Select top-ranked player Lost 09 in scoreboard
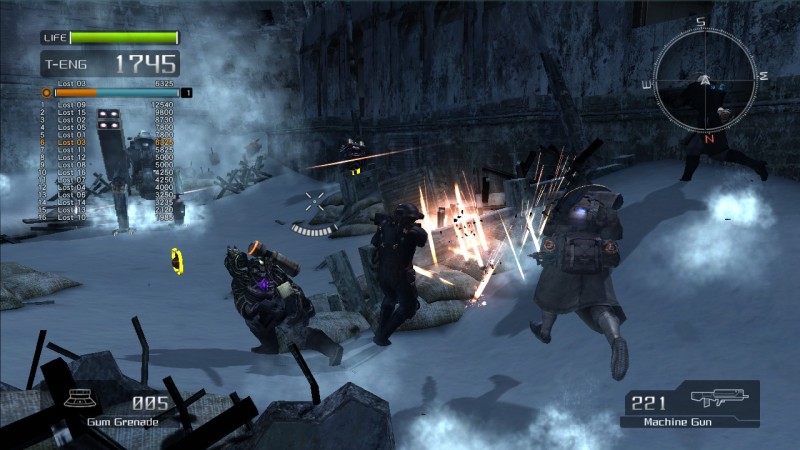Screen dimensions: 800x450 [72, 104]
